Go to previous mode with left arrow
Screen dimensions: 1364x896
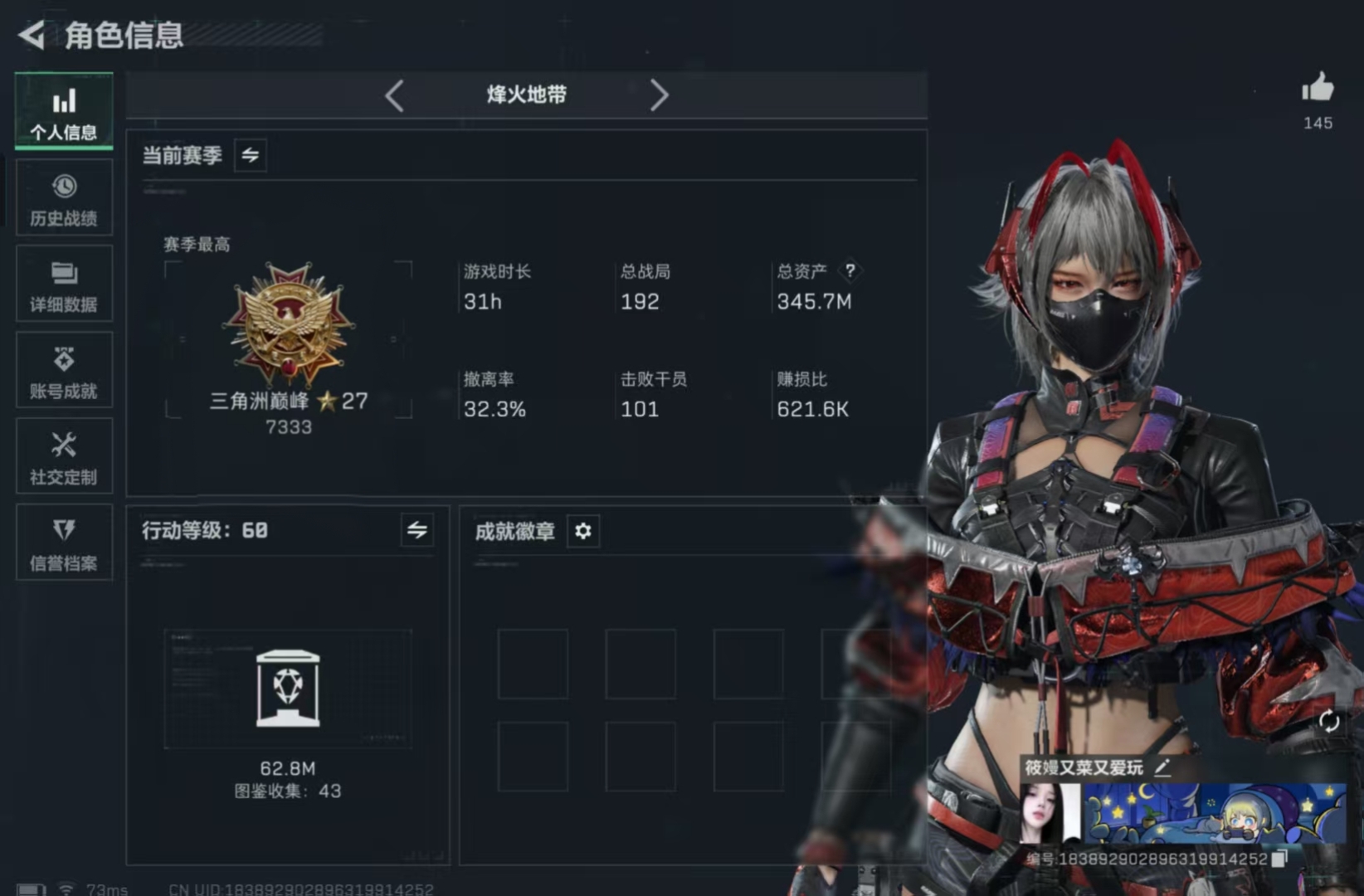click(395, 95)
